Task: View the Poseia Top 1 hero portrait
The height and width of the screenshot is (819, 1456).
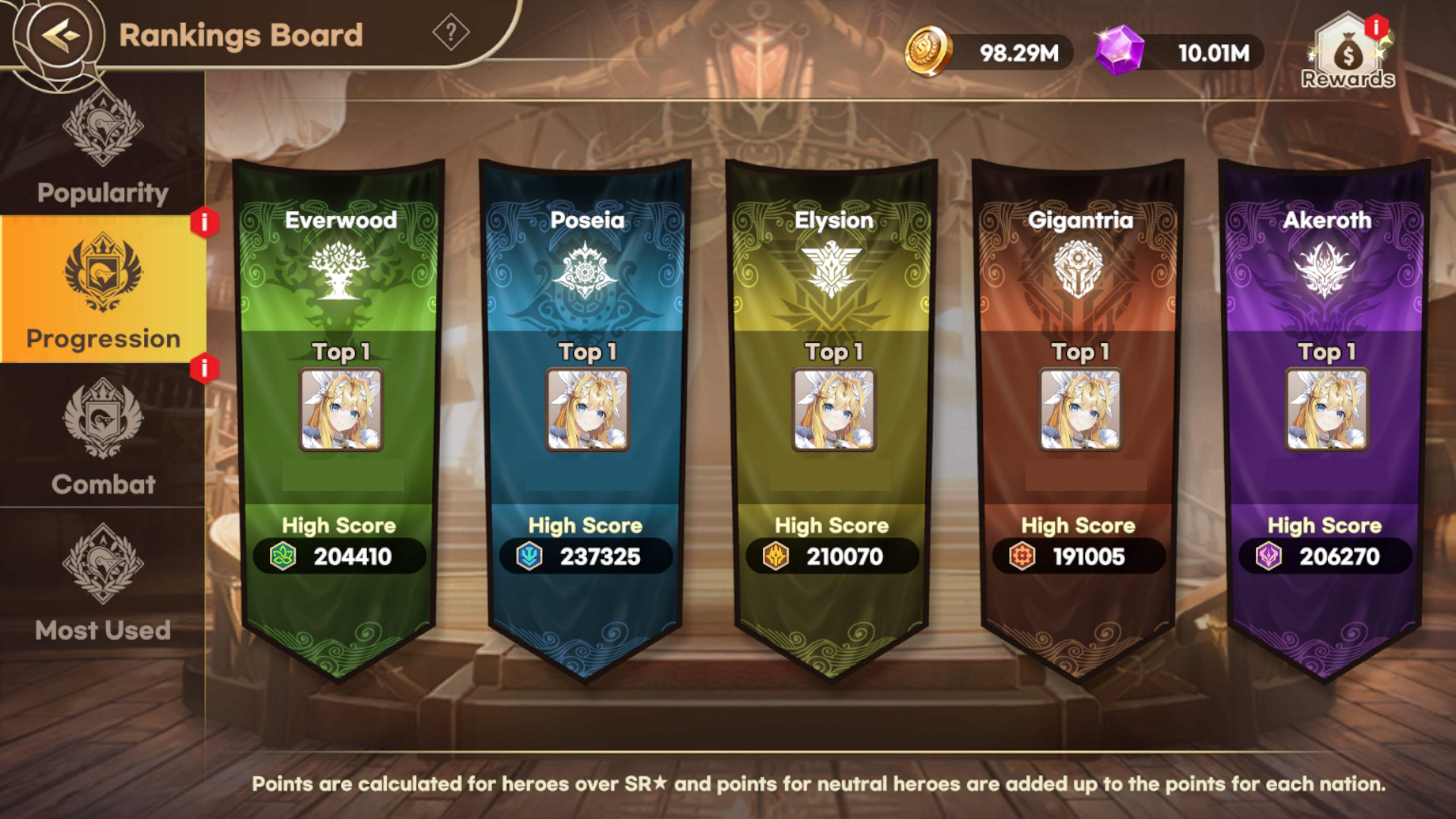Action: point(587,409)
